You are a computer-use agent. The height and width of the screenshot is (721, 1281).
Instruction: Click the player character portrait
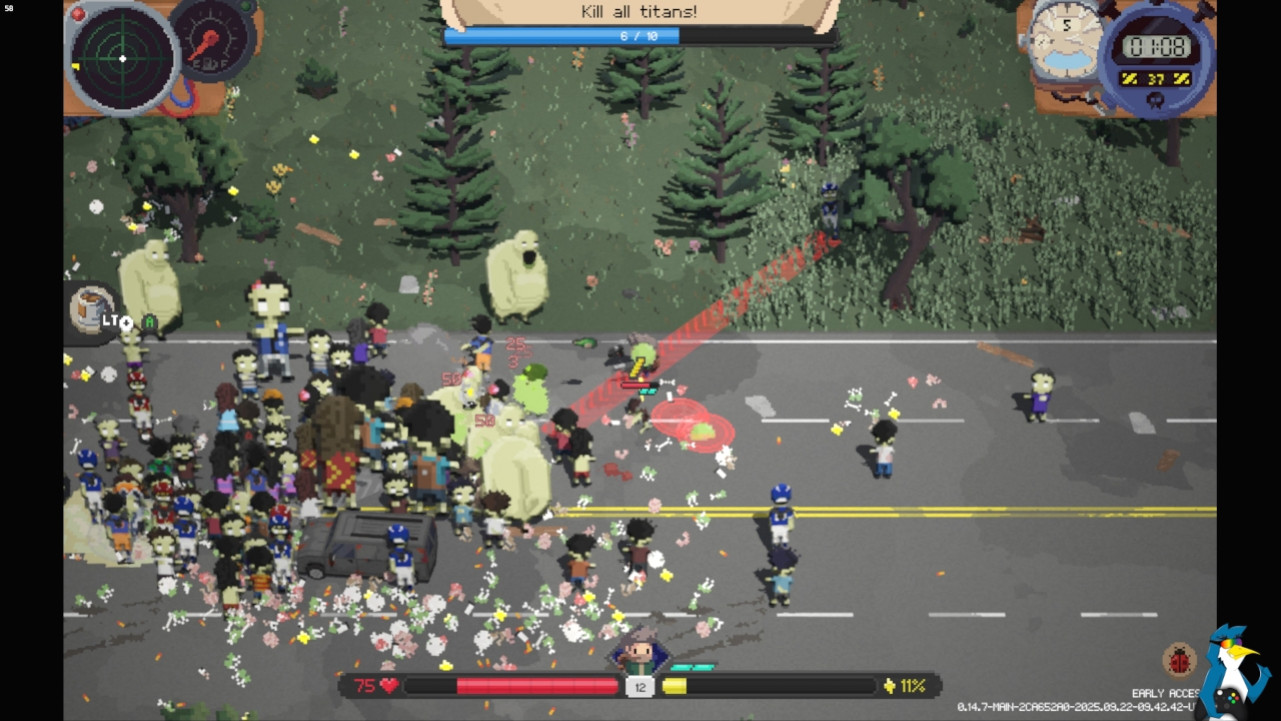pos(639,654)
